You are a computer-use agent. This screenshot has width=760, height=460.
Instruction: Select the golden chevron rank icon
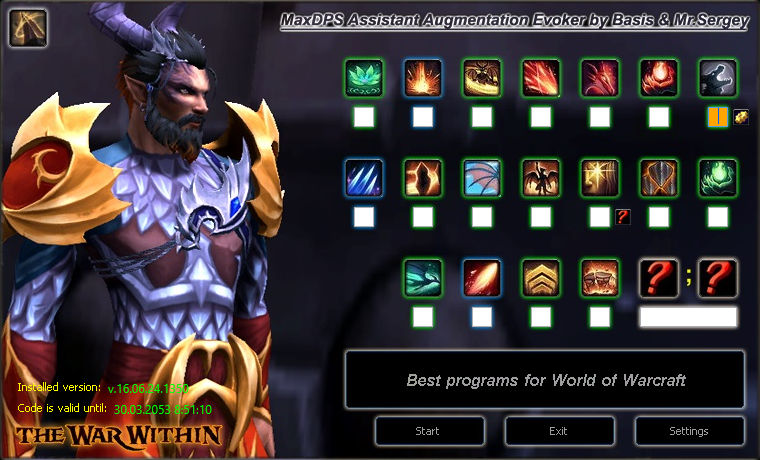coord(540,278)
